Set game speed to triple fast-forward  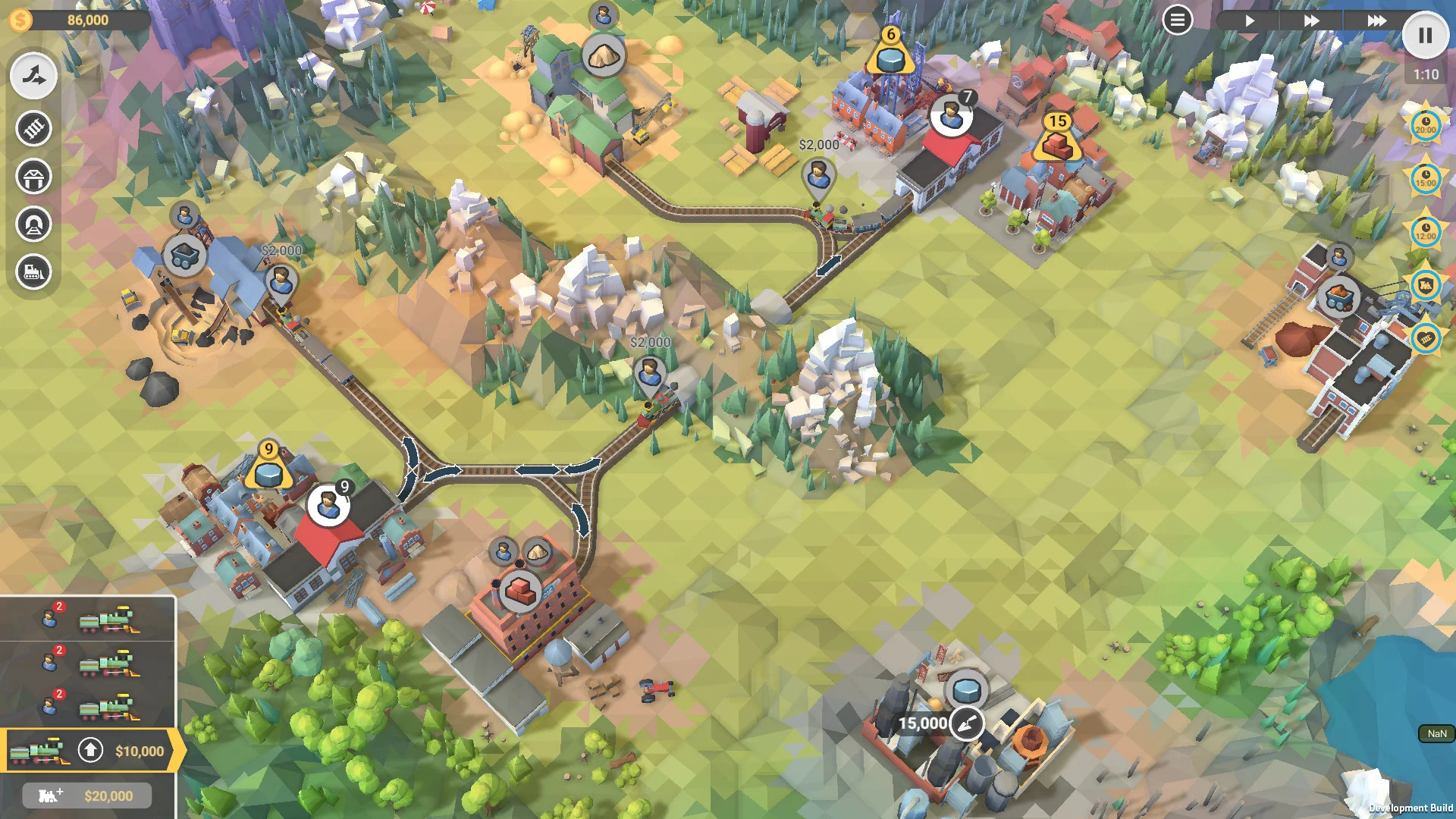tap(1376, 20)
